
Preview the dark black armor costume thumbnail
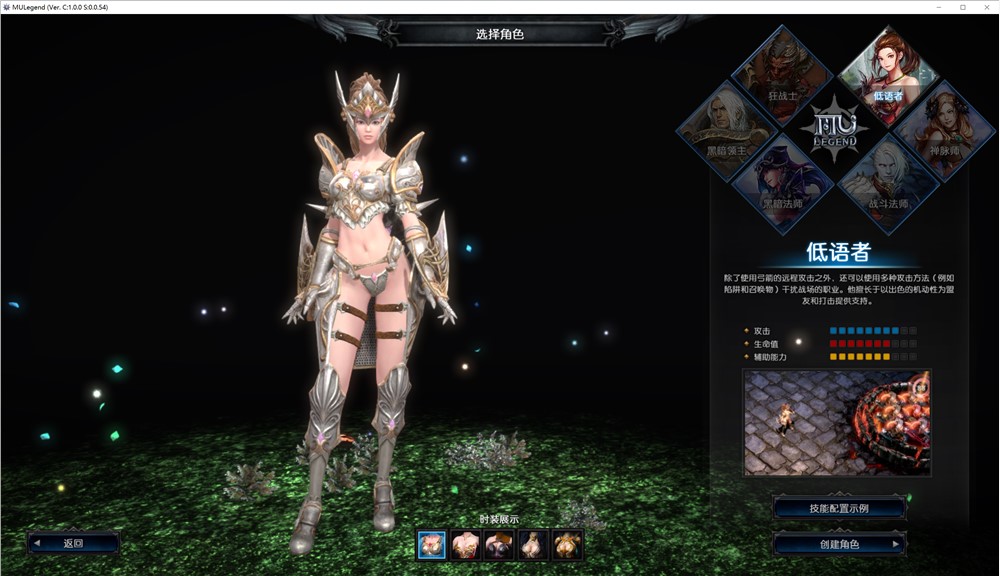500,544
